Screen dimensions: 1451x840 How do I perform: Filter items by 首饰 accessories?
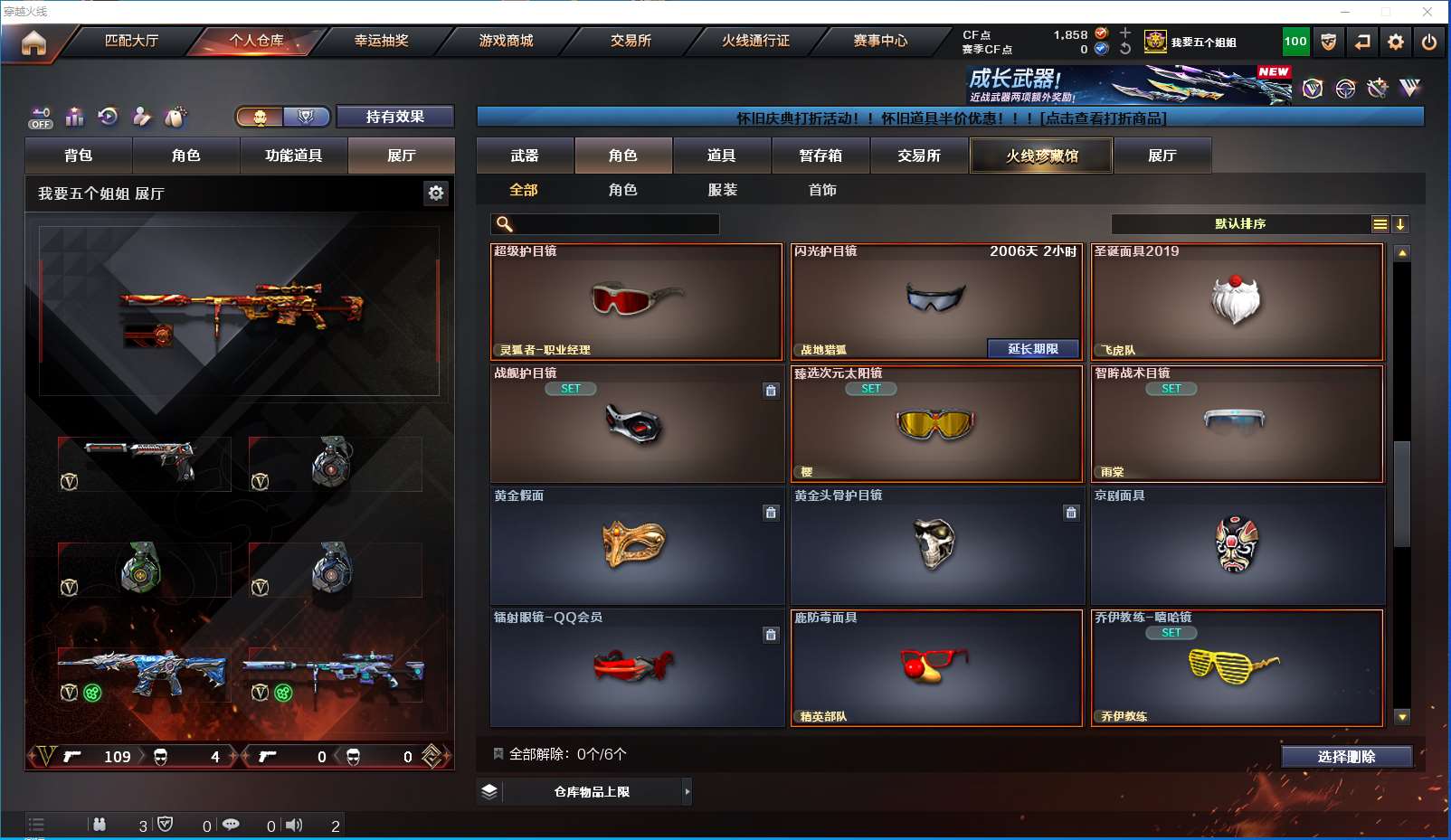[x=822, y=190]
